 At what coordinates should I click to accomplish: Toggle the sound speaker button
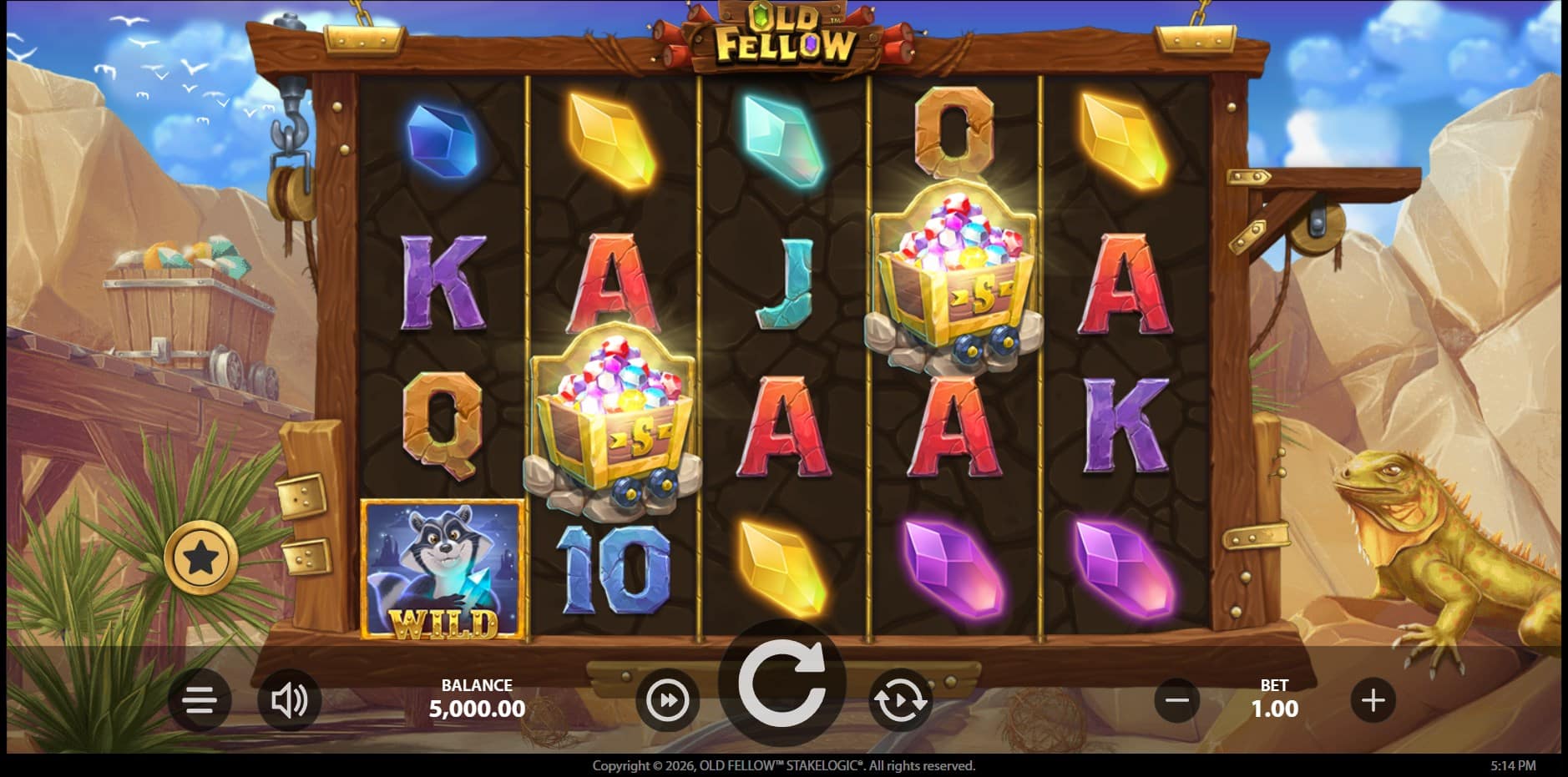[289, 699]
